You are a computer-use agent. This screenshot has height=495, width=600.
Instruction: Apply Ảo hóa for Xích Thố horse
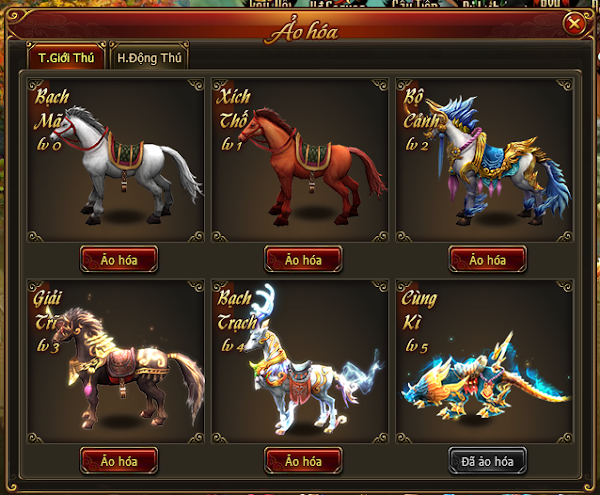[303, 260]
